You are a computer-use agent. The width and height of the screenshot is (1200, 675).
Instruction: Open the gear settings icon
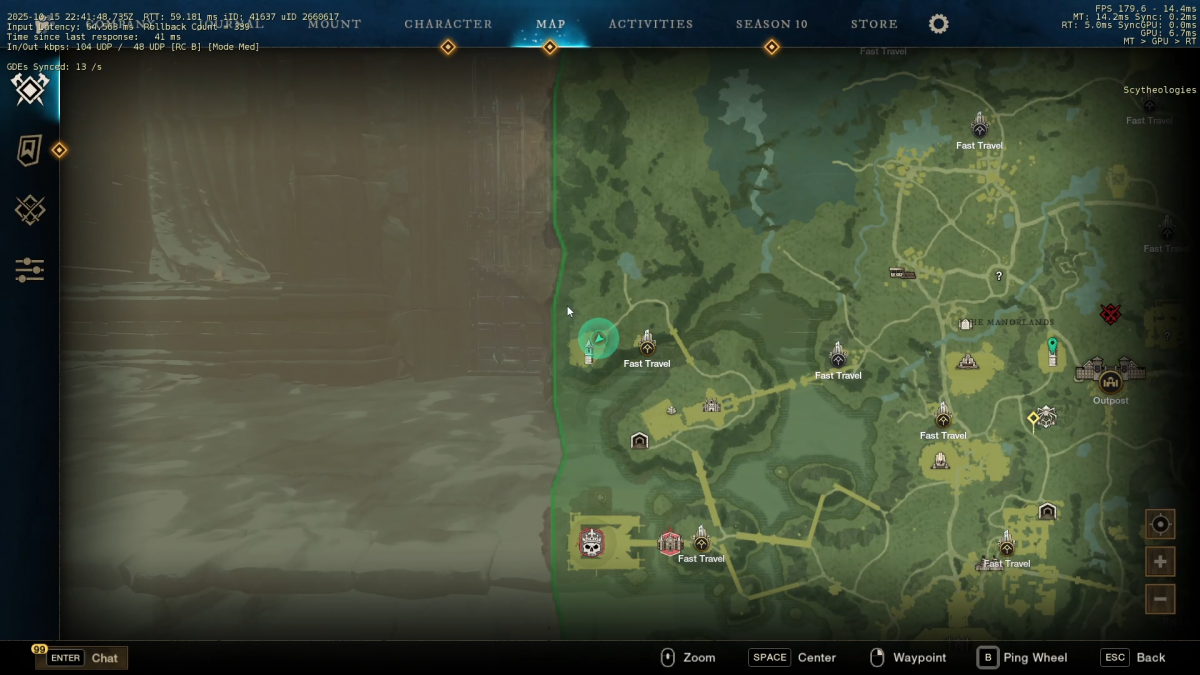coord(938,24)
